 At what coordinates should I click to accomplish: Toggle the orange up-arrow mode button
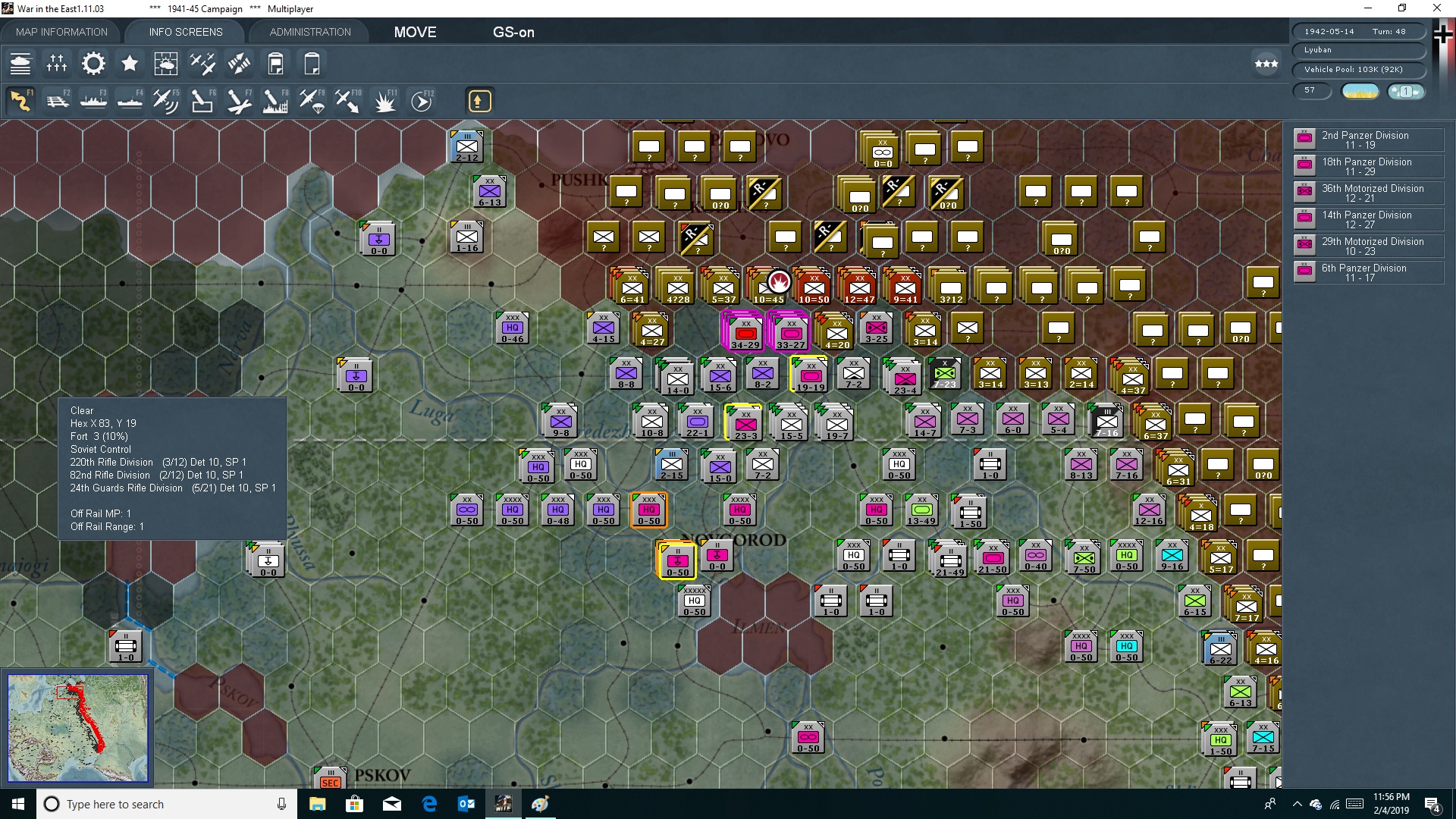pos(480,100)
